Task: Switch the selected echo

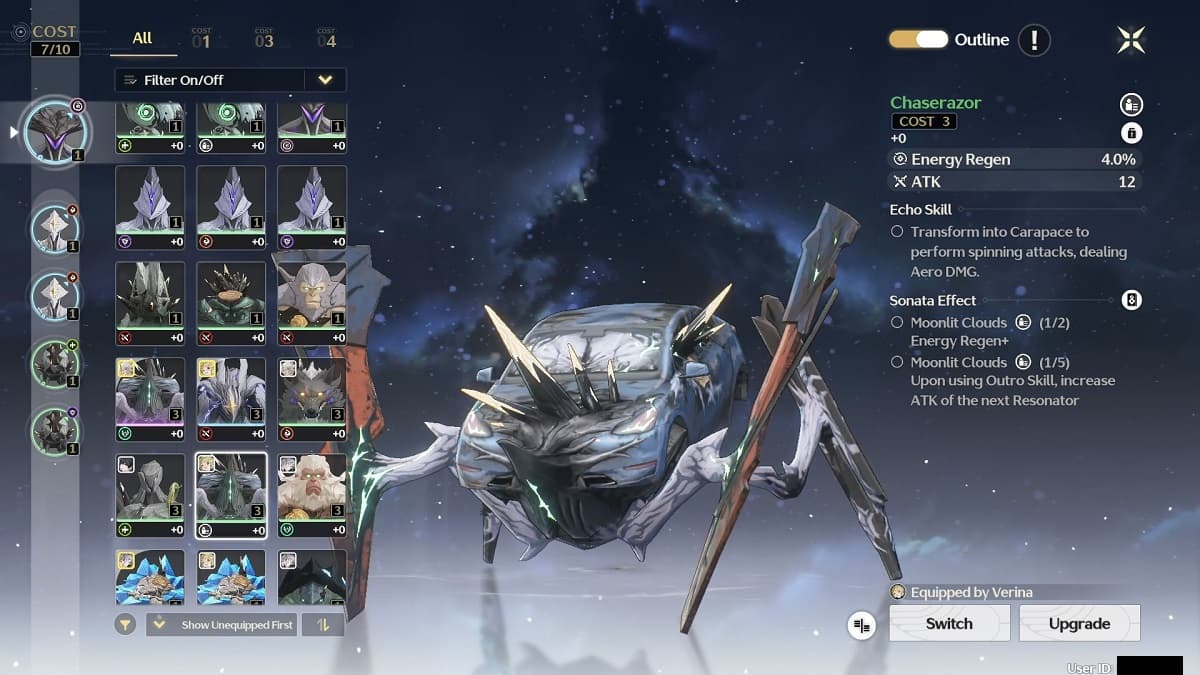Action: (x=949, y=623)
